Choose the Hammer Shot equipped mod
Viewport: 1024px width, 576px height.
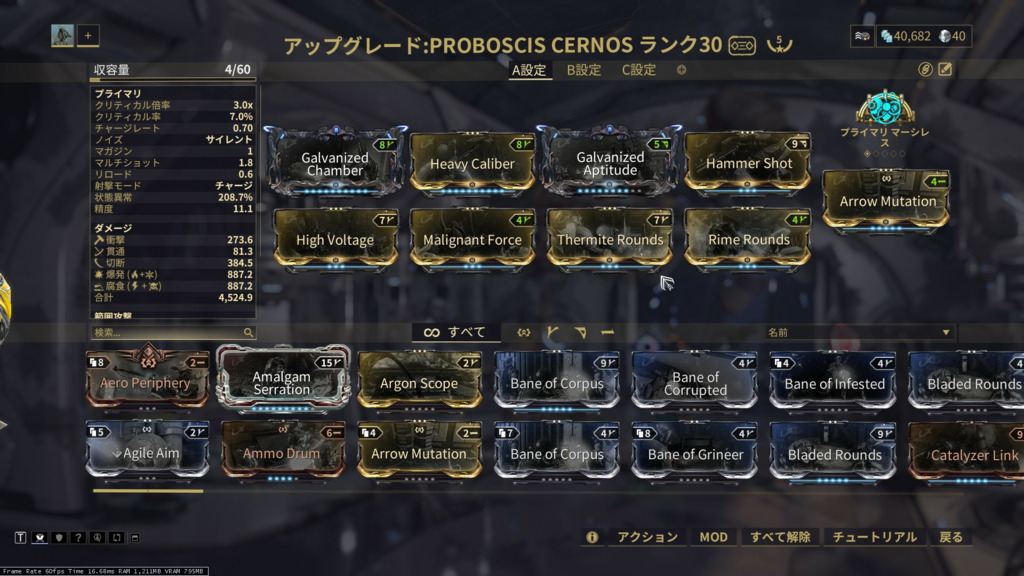coord(749,163)
